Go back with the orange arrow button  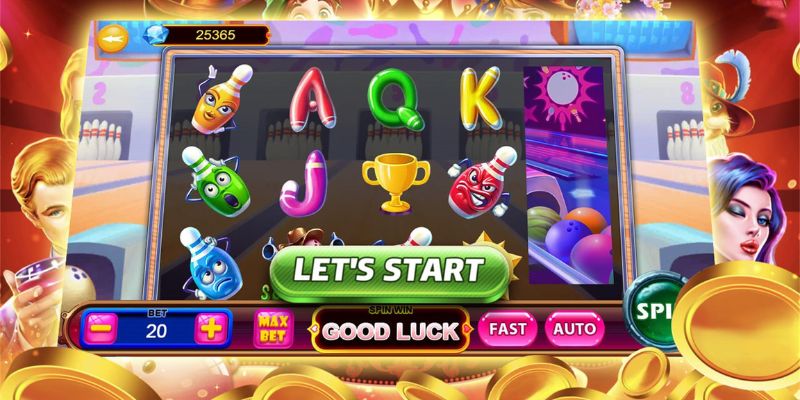coord(111,37)
